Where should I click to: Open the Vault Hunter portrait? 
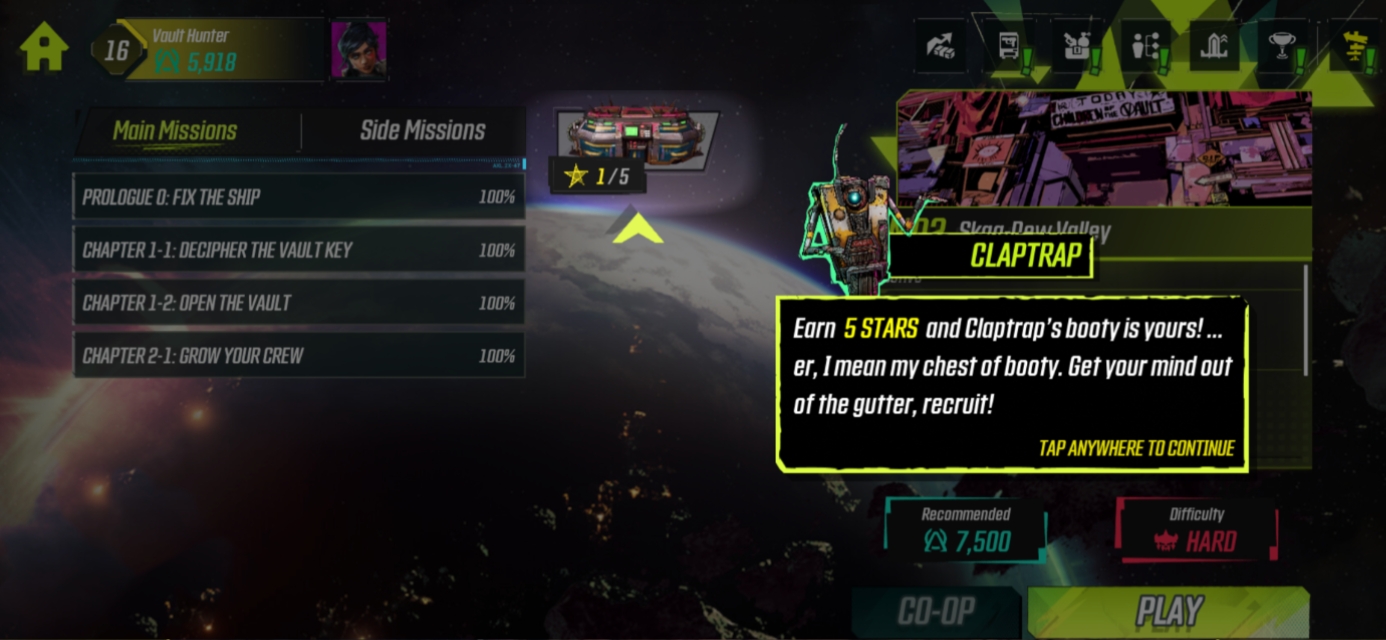[359, 49]
